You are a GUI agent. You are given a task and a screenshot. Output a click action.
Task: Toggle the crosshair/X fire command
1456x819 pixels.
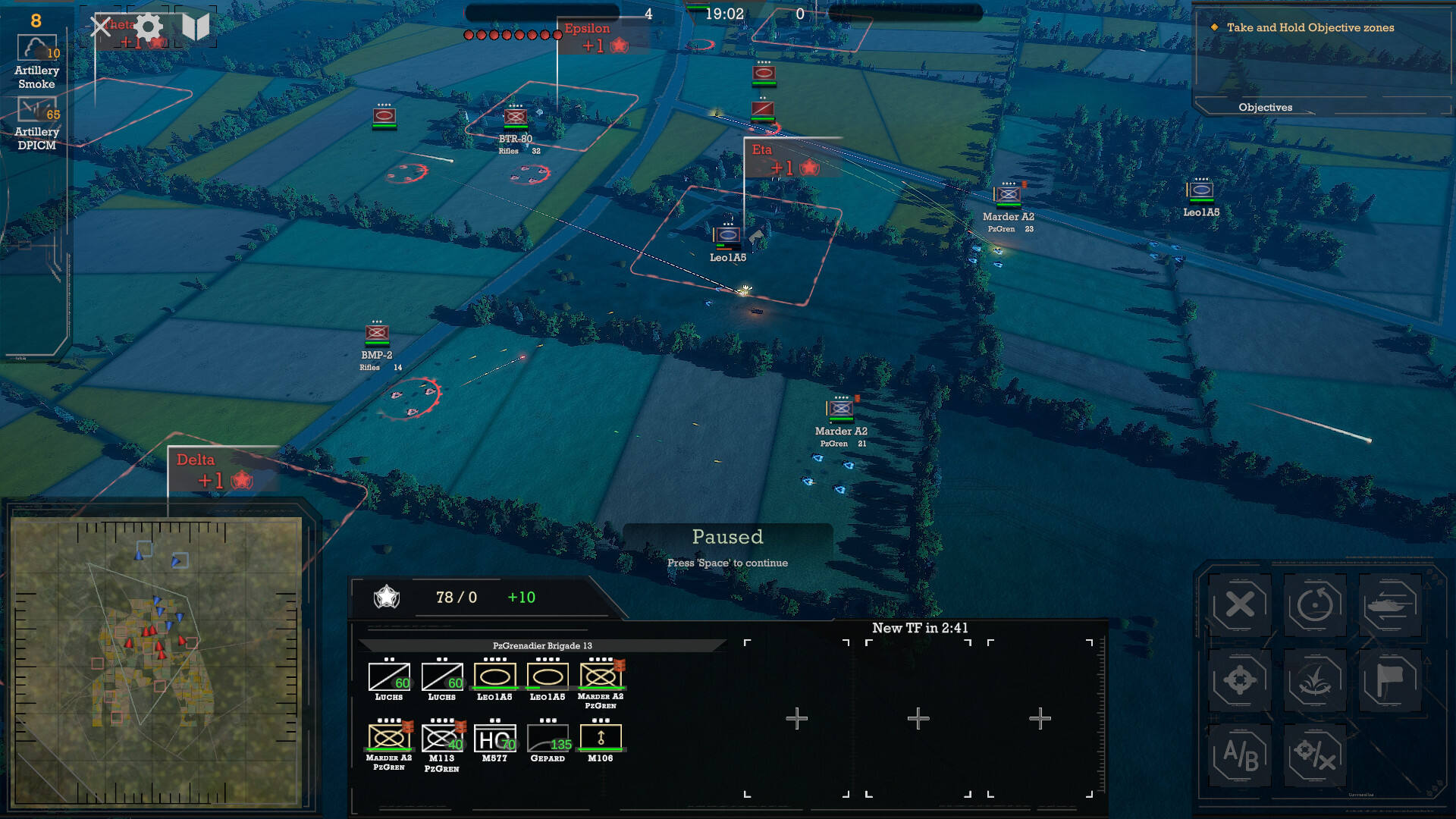point(1315,755)
